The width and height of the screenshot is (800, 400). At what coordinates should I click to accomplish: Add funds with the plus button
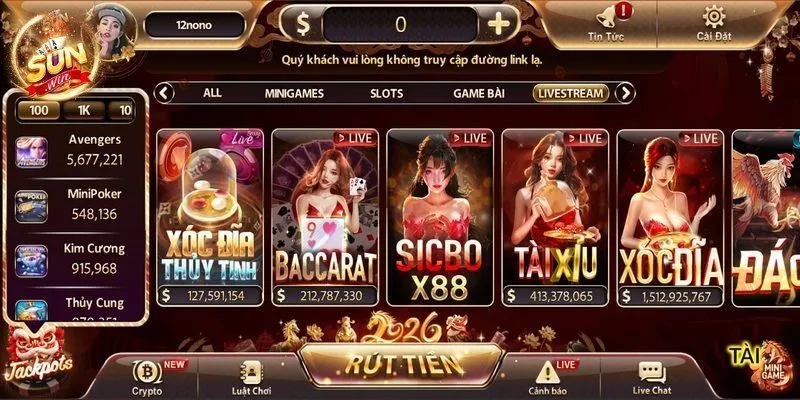pyautogui.click(x=497, y=24)
